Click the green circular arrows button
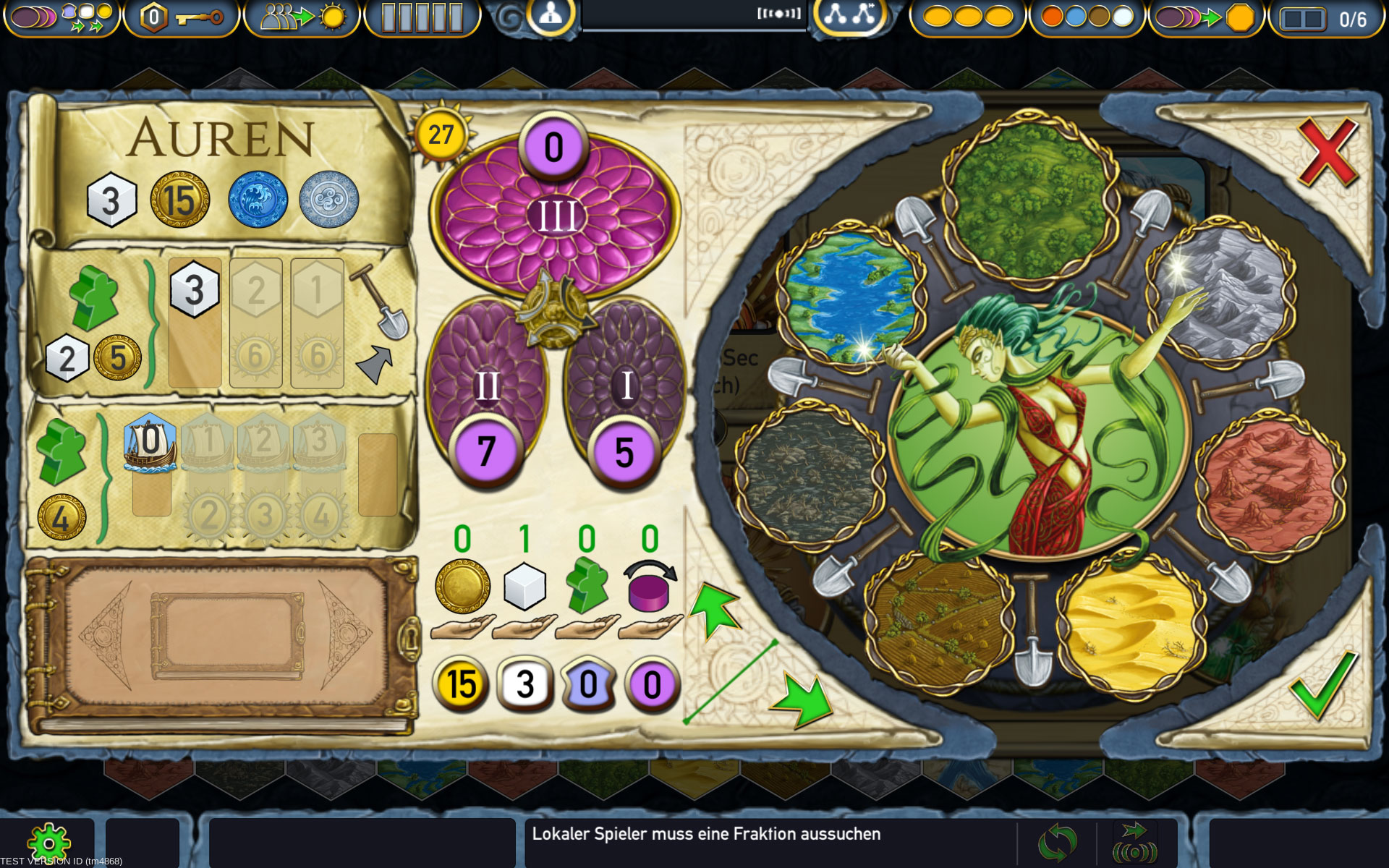This screenshot has width=1389, height=868. 1057,843
